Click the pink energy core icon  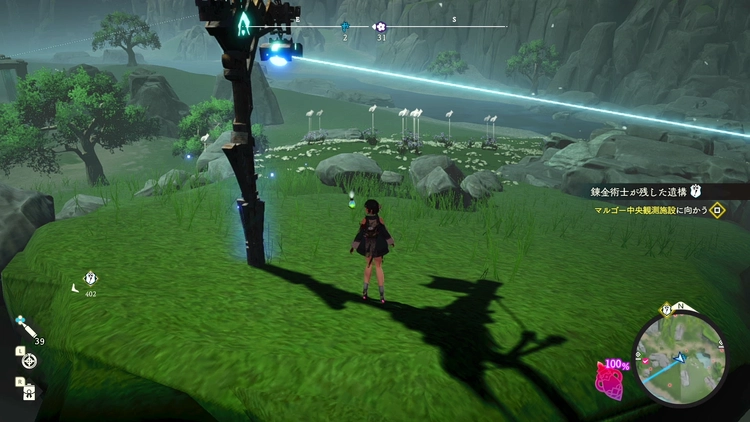coord(609,379)
